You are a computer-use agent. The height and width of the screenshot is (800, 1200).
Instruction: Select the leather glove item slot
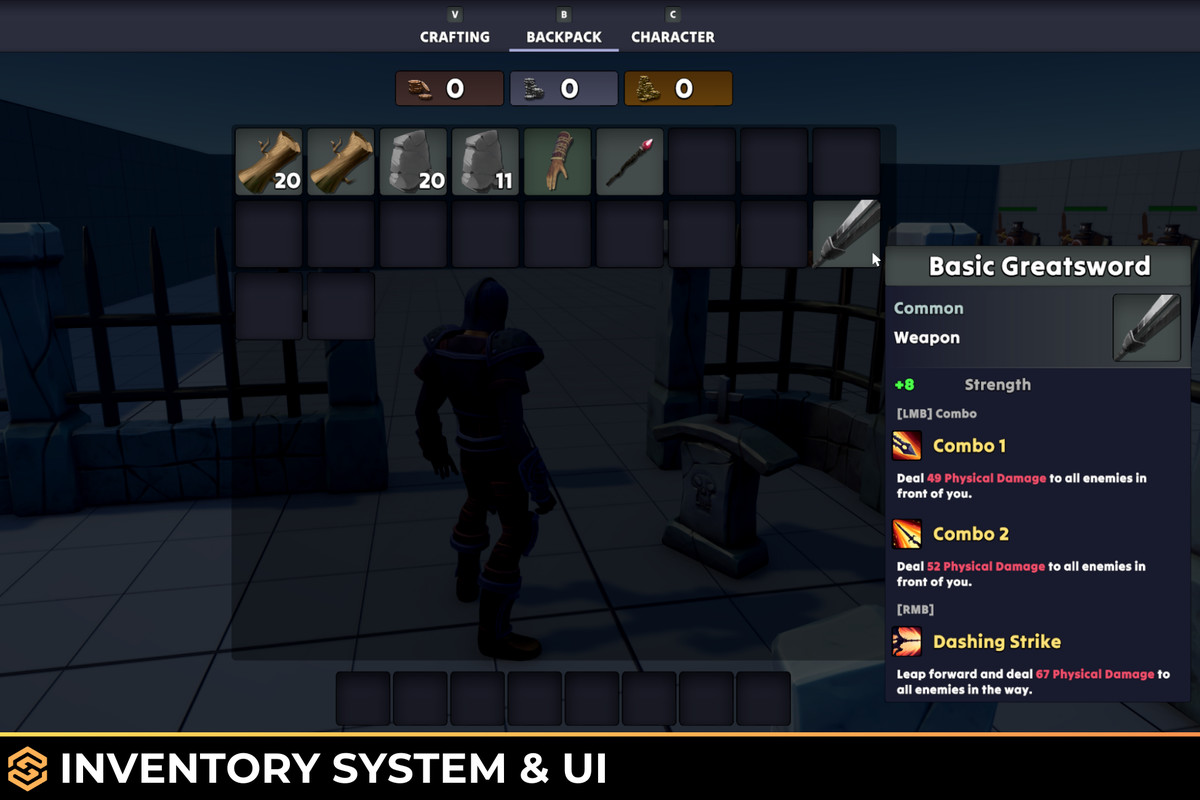(x=557, y=161)
